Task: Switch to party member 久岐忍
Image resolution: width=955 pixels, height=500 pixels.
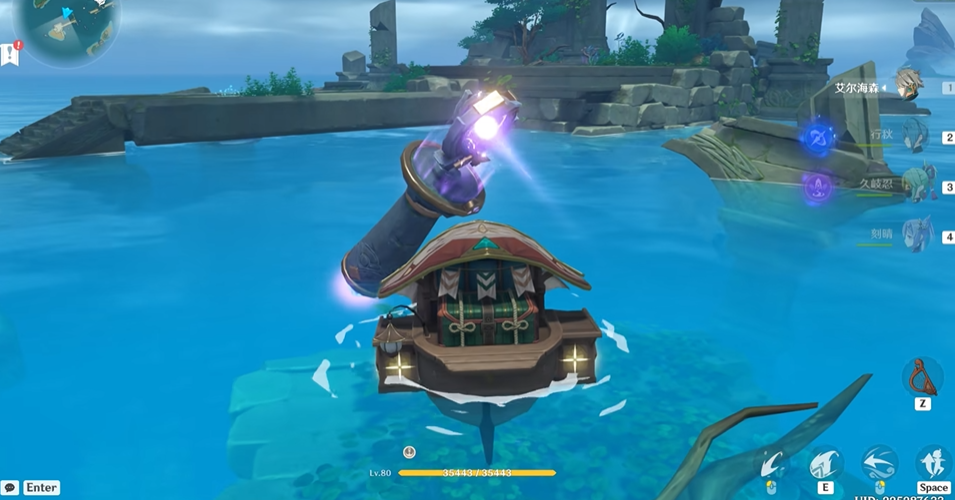Action: (x=914, y=185)
